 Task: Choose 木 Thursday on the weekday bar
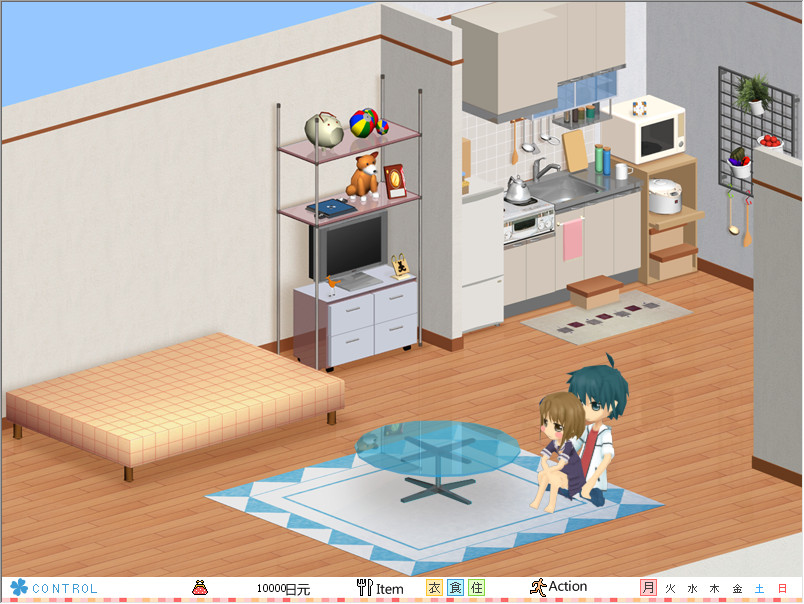point(715,588)
